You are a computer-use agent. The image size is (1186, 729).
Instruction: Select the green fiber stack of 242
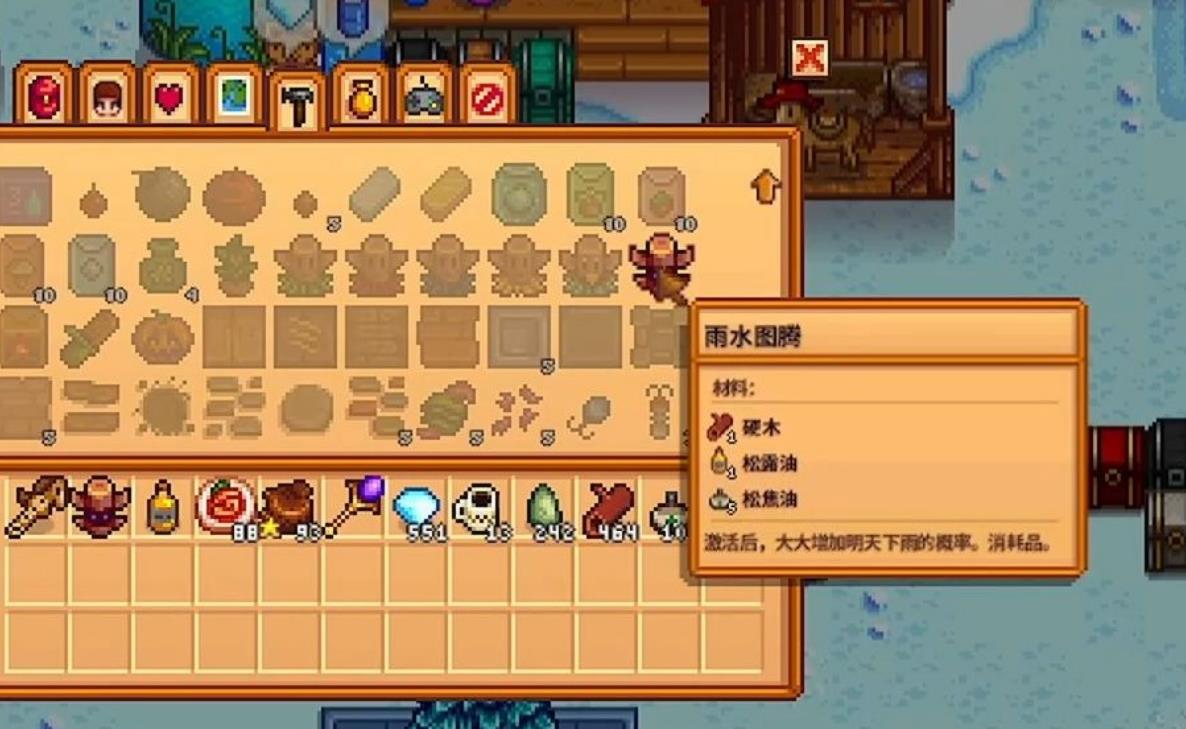point(543,507)
